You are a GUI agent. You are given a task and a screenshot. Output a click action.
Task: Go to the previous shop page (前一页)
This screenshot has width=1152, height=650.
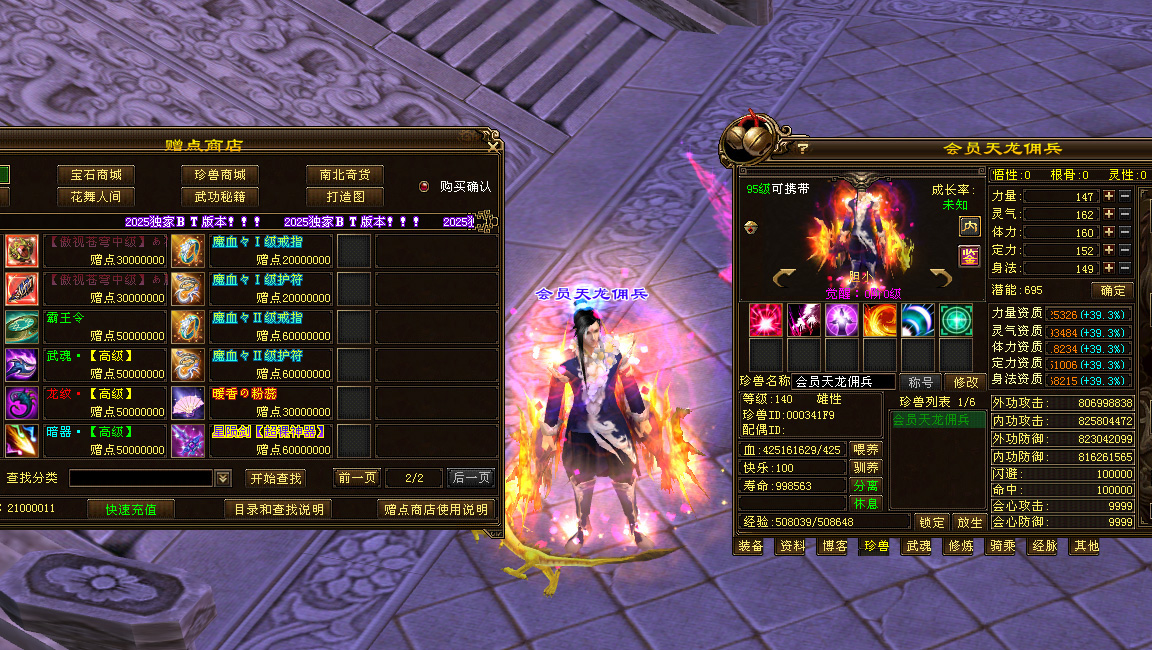(x=357, y=479)
